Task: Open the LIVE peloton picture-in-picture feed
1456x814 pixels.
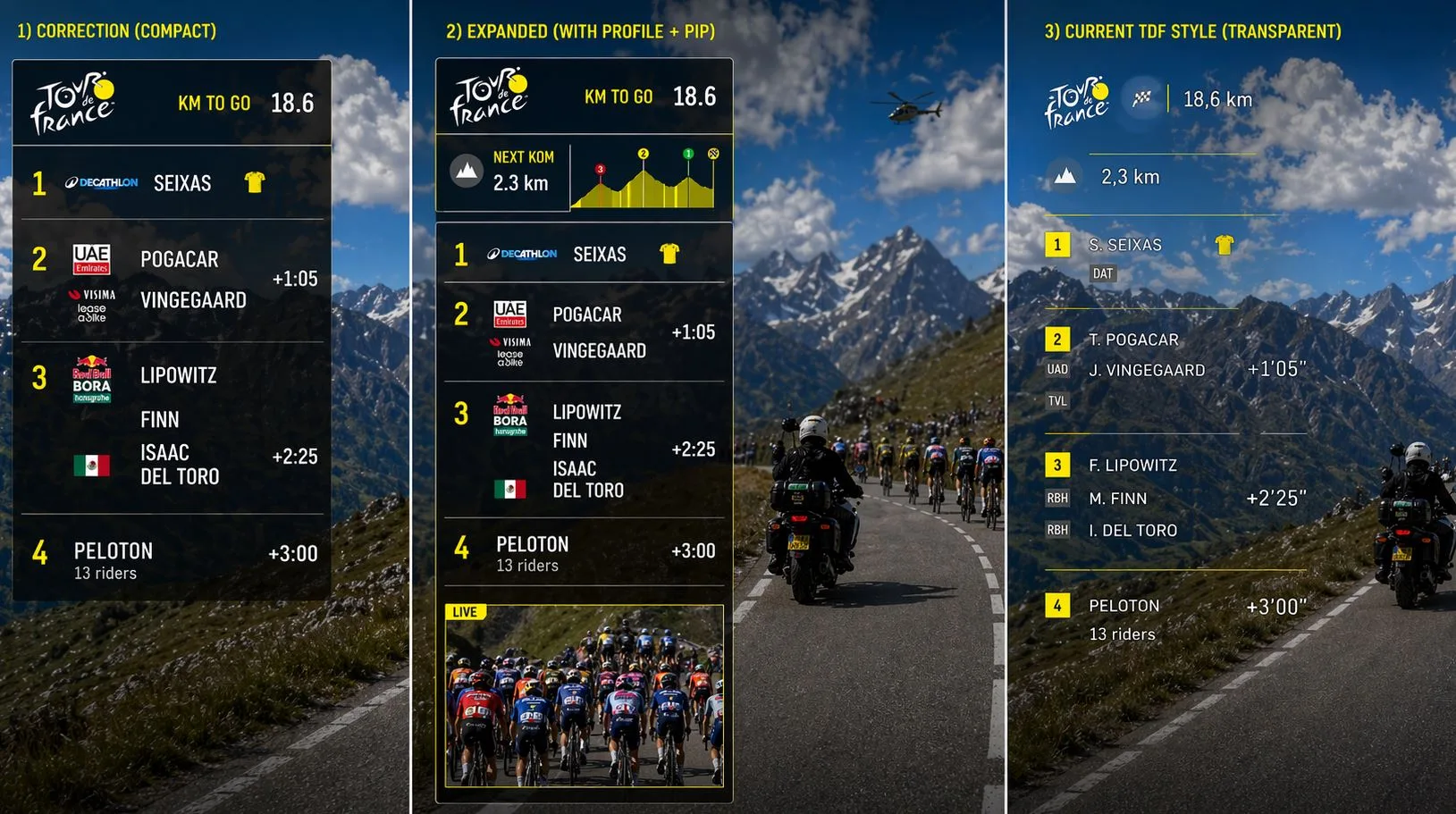Action: [585, 696]
